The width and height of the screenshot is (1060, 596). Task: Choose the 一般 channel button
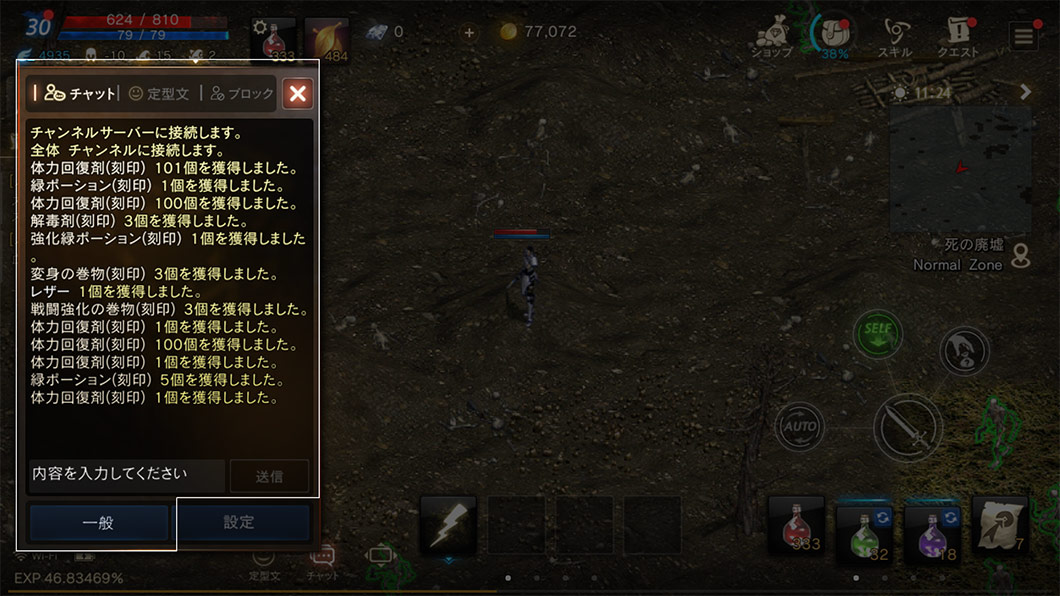point(98,522)
